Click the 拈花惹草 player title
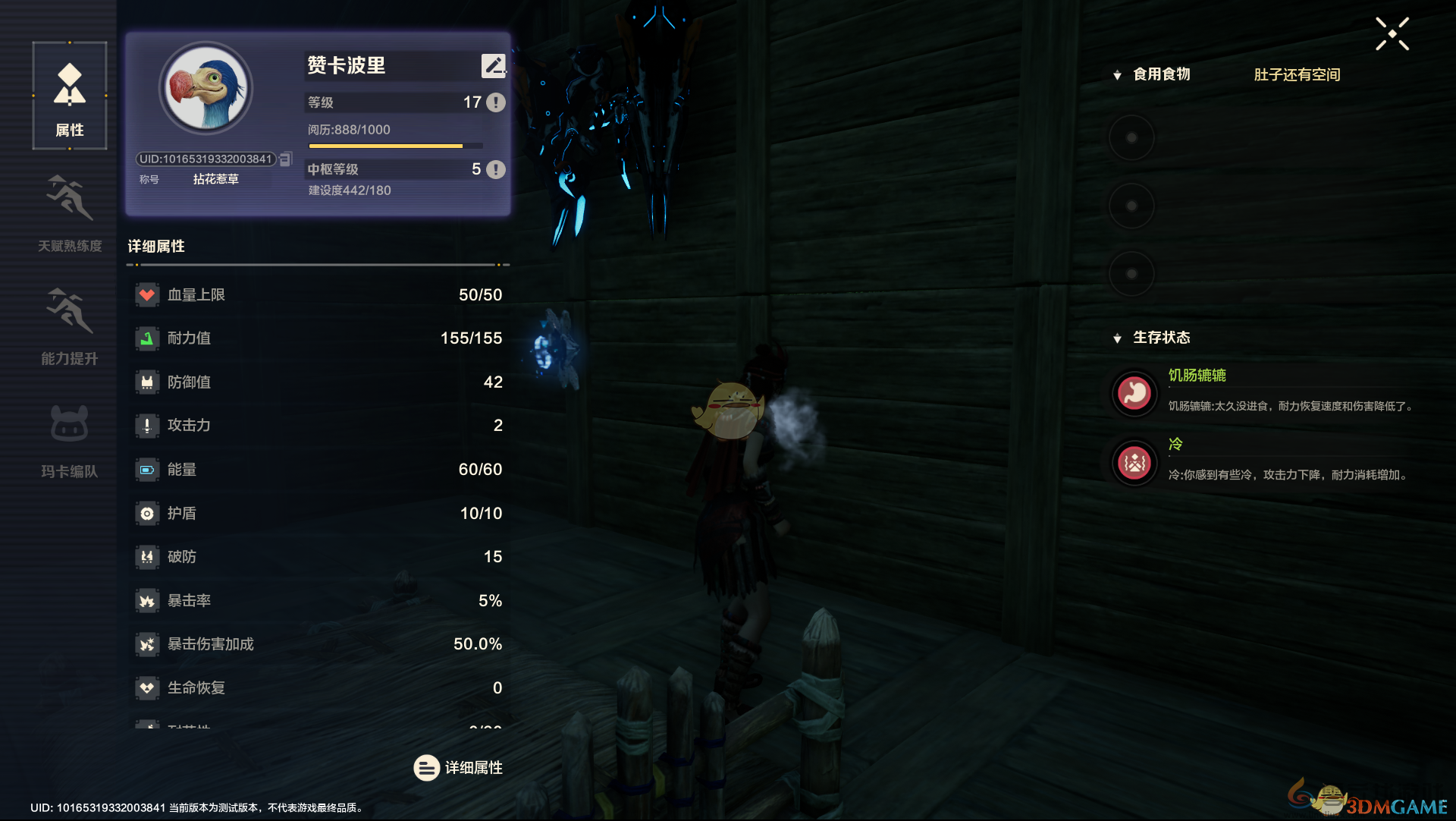Image resolution: width=1456 pixels, height=821 pixels. click(215, 179)
